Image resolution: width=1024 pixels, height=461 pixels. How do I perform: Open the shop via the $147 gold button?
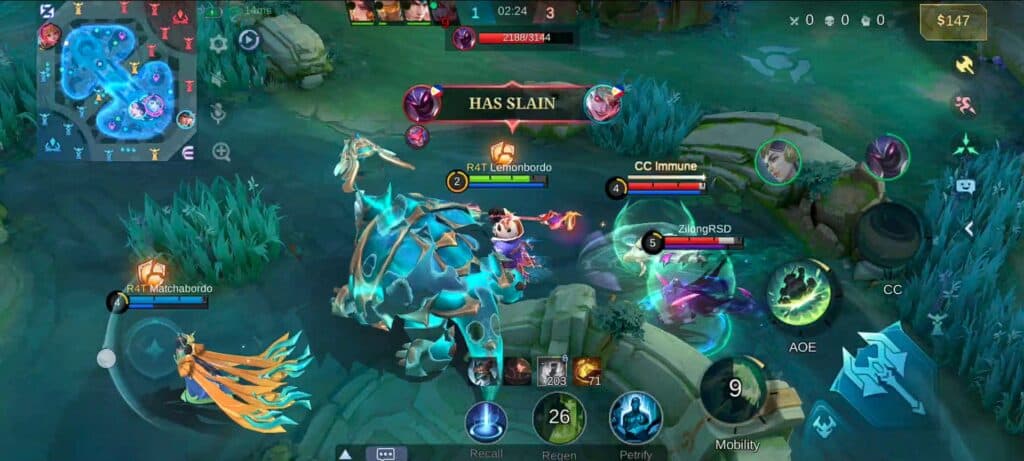[x=953, y=21]
